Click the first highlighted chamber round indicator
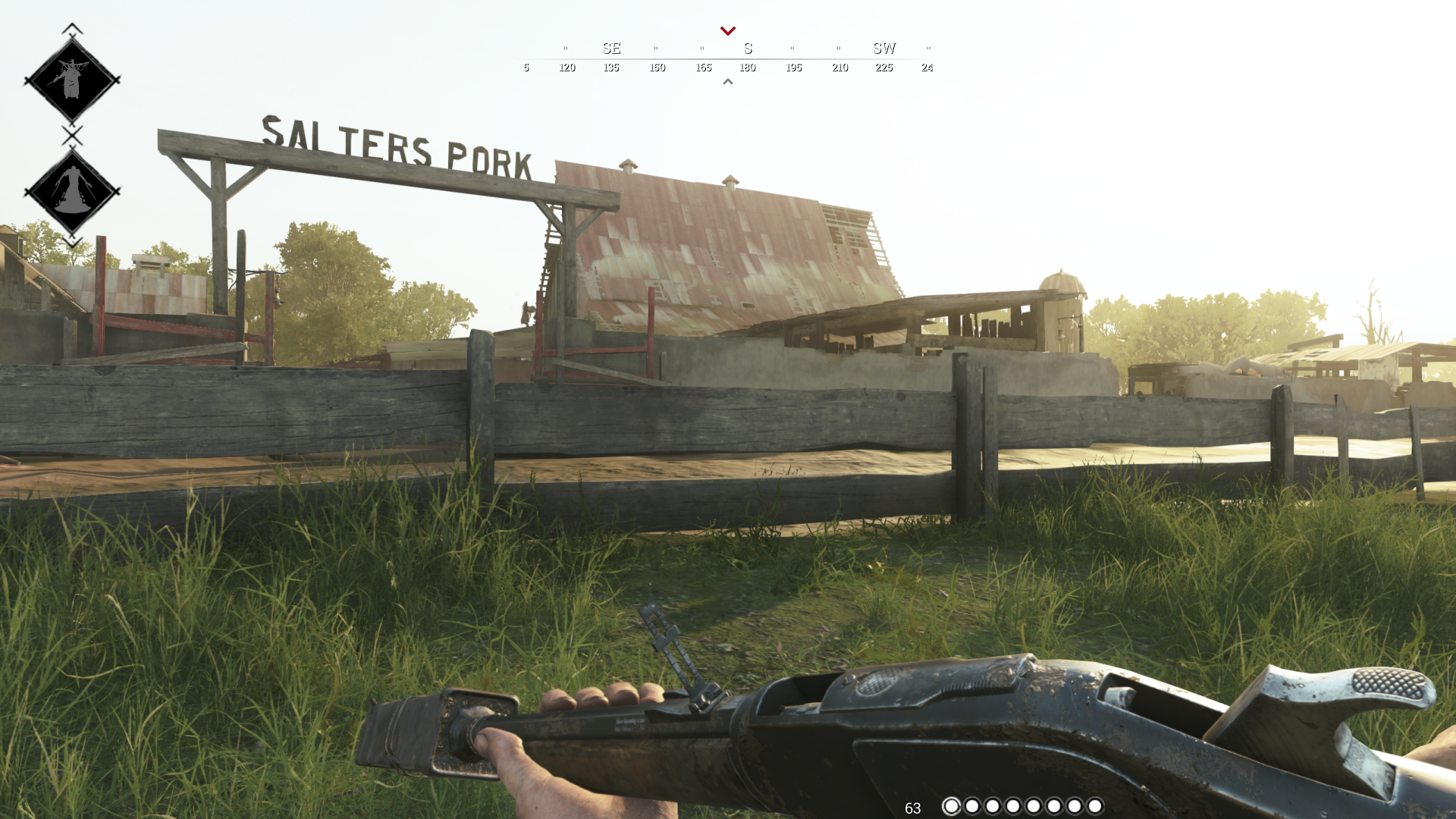 (x=952, y=806)
